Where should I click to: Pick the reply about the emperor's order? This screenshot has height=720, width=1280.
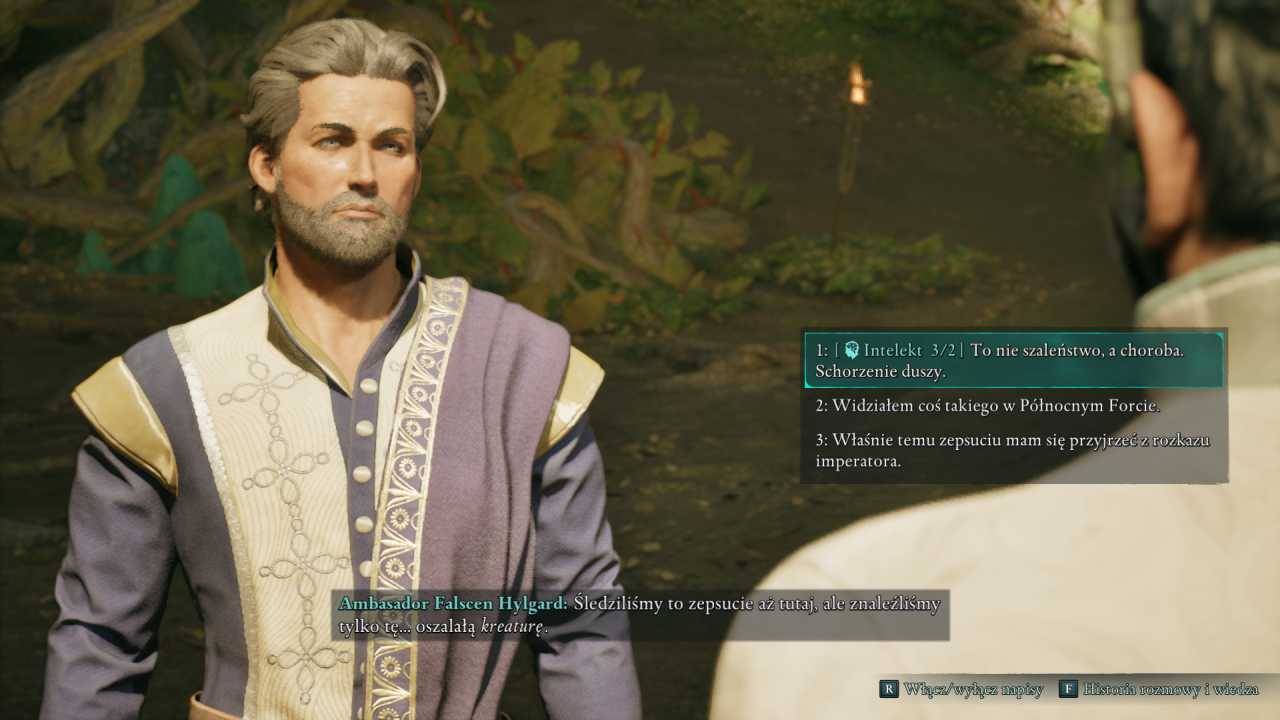pyautogui.click(x=1013, y=450)
